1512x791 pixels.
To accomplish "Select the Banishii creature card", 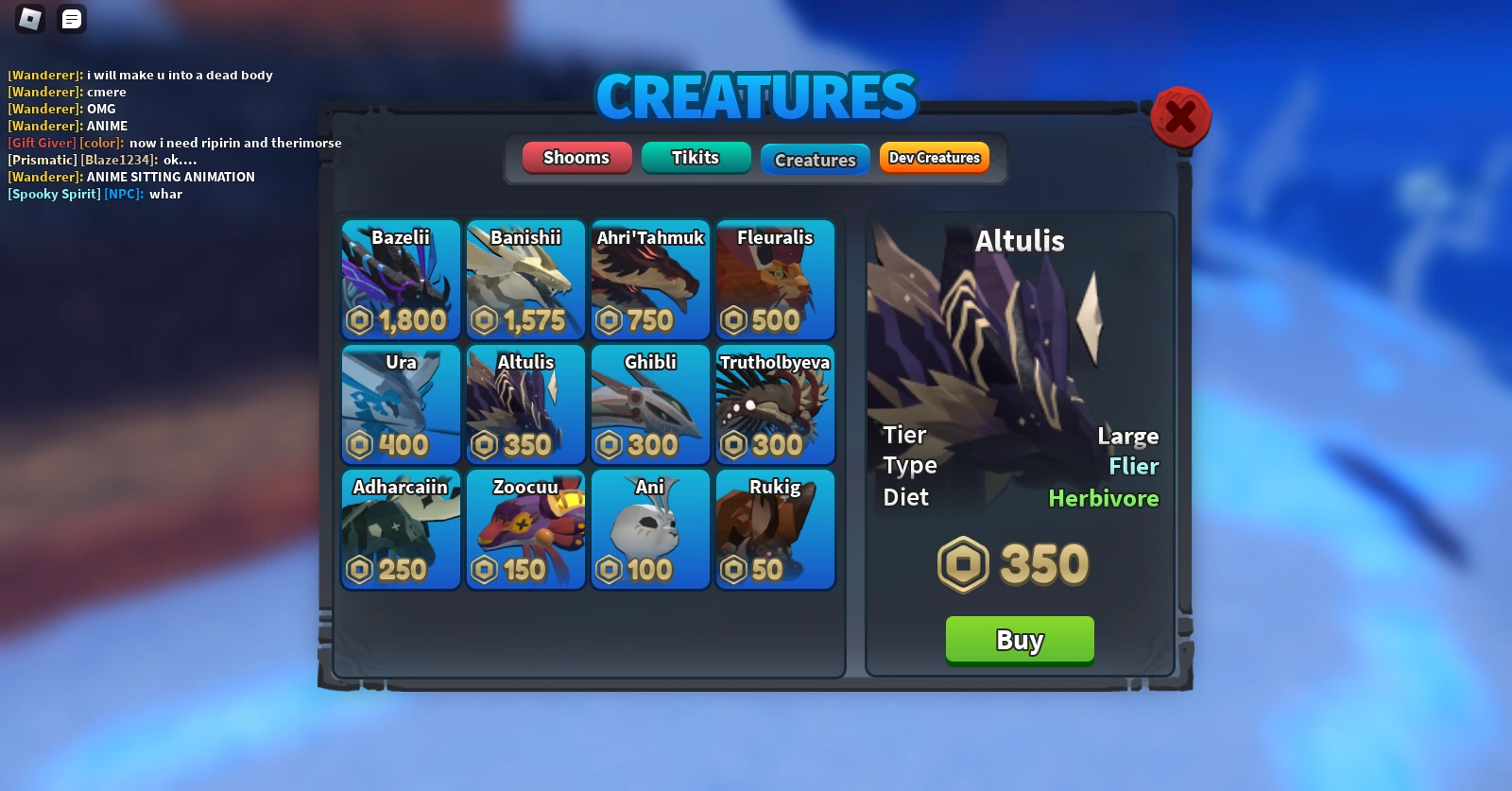I will [x=525, y=280].
